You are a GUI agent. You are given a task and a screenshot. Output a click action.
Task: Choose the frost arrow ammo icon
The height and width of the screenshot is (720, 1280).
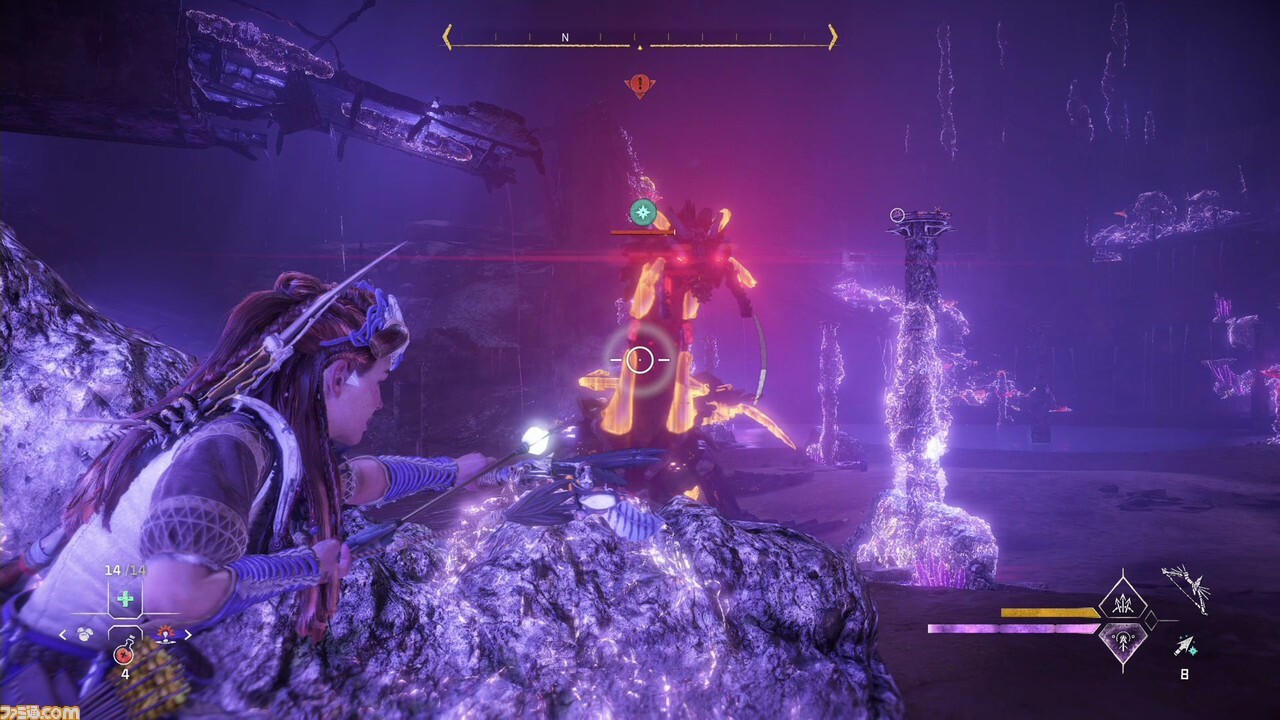tap(1184, 646)
